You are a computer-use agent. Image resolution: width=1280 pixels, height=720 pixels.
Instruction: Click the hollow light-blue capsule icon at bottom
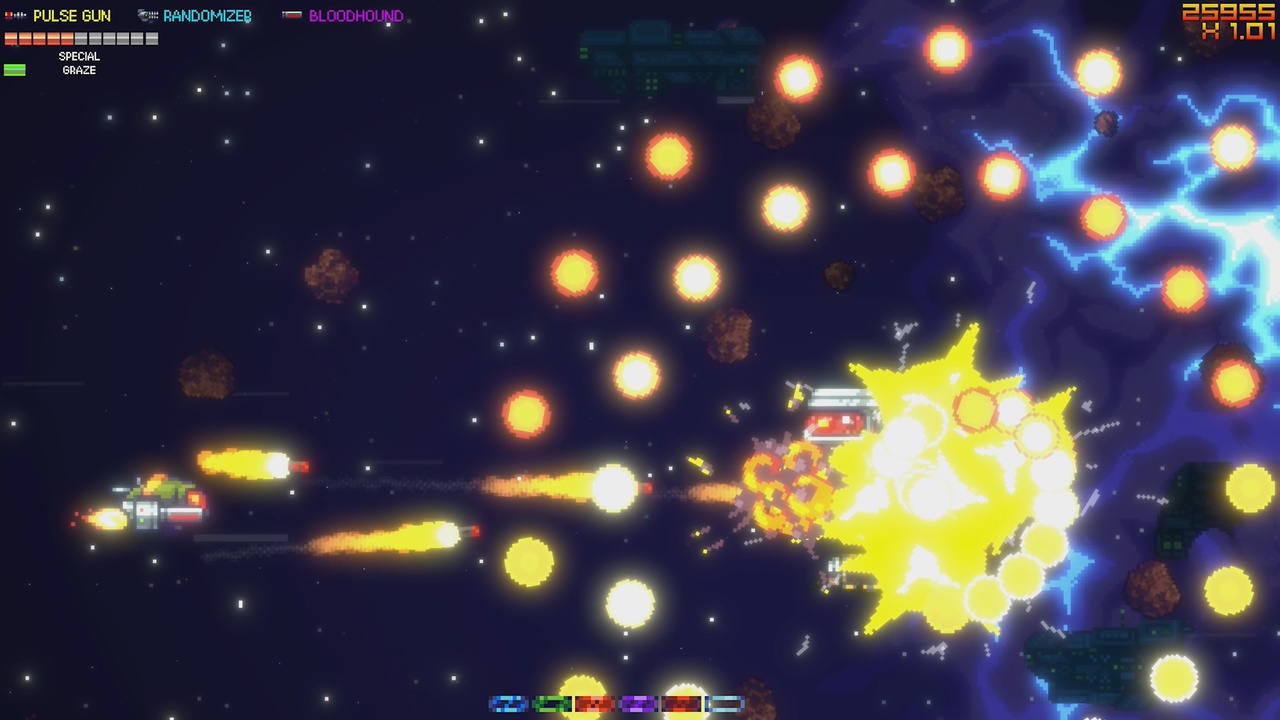pyautogui.click(x=724, y=706)
